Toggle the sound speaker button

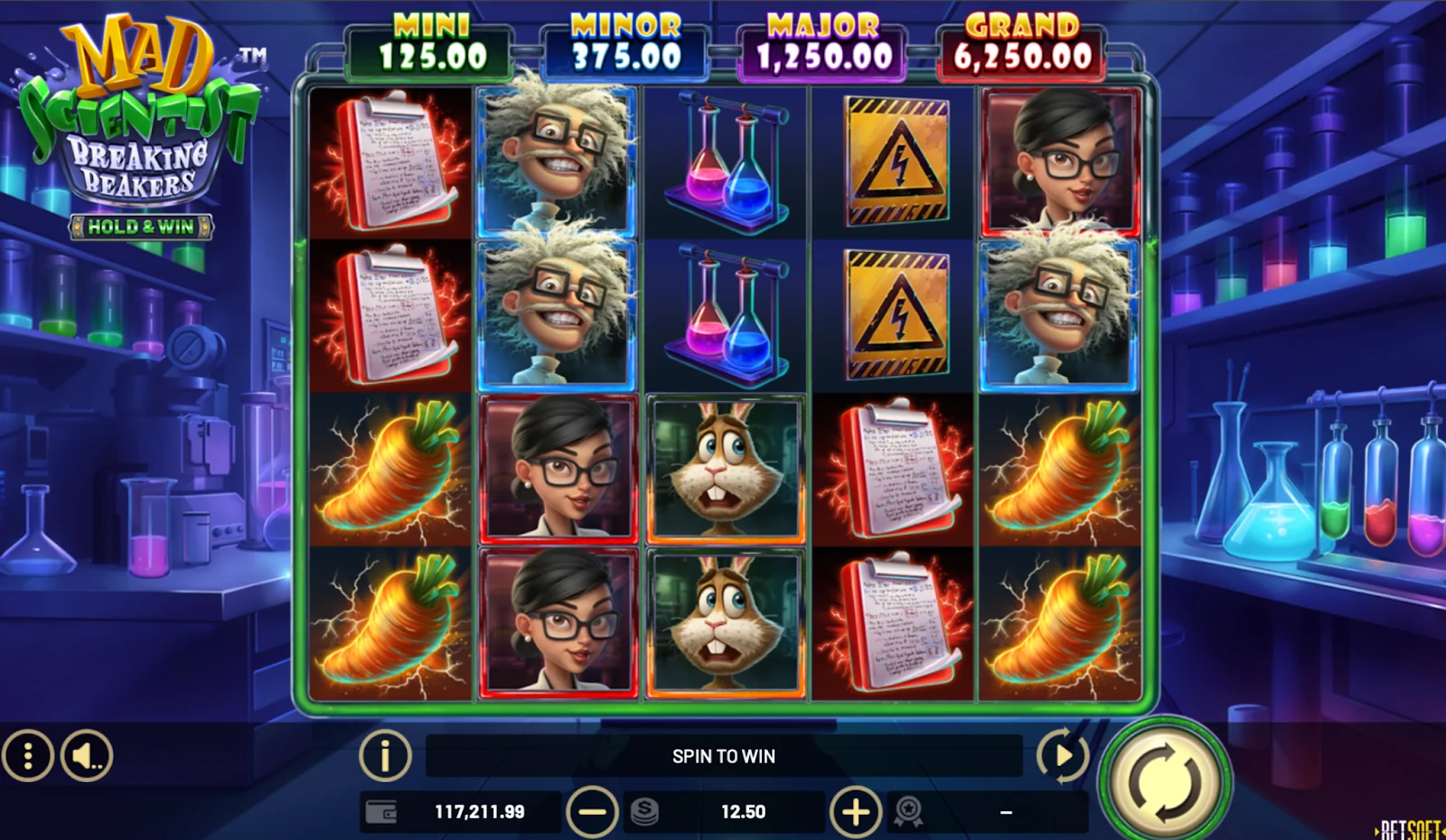click(x=87, y=755)
